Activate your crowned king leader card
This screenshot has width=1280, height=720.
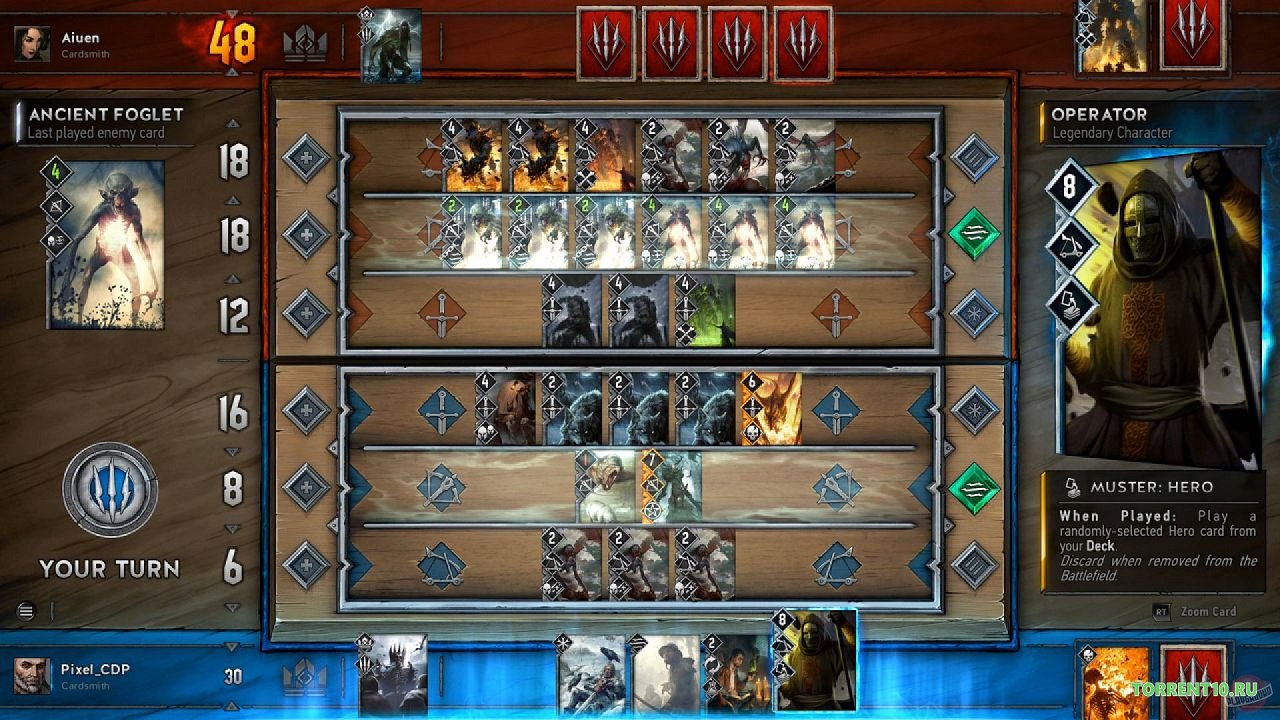tap(392, 674)
